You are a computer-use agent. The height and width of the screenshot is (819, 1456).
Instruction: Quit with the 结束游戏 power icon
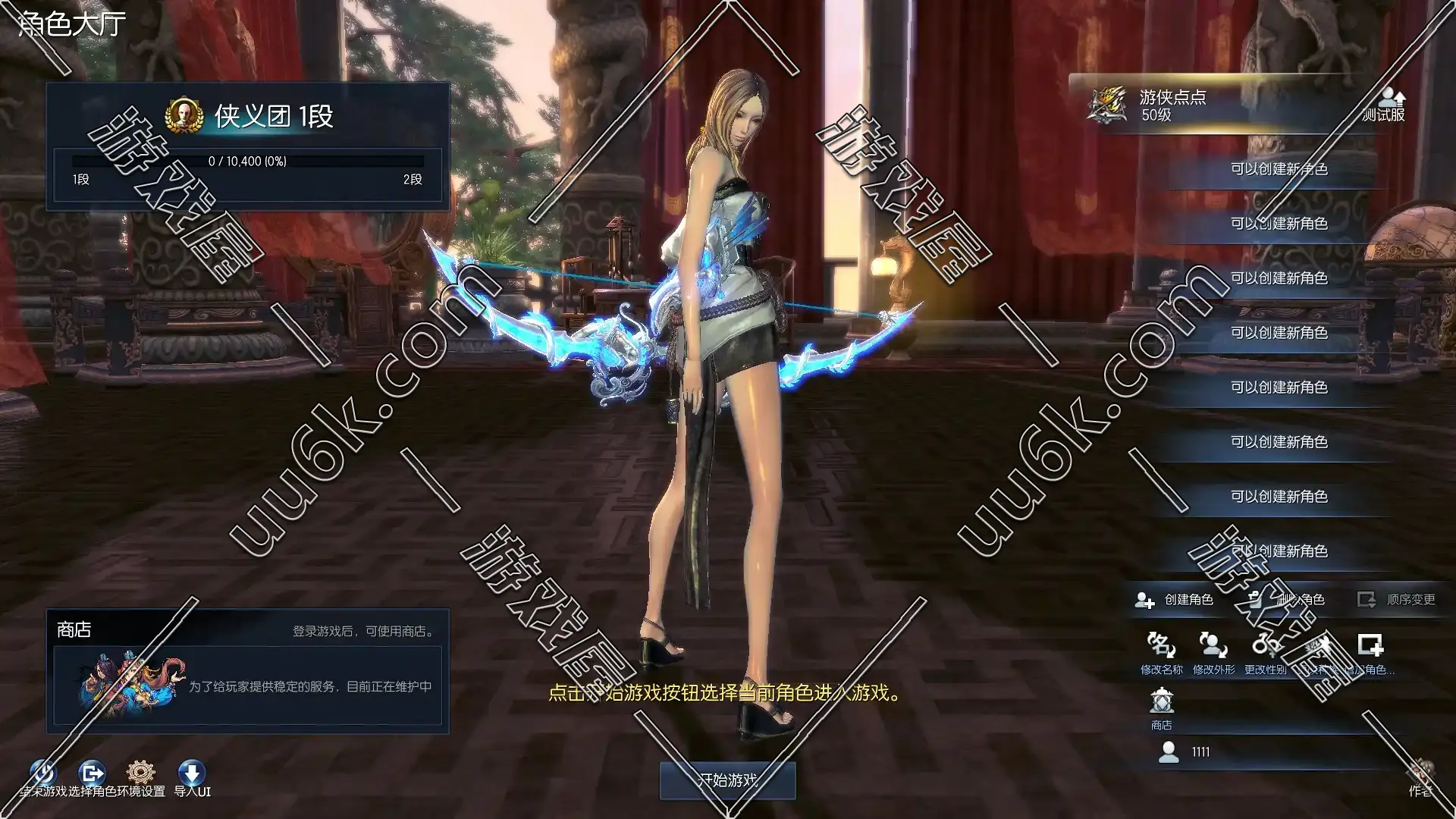(43, 773)
